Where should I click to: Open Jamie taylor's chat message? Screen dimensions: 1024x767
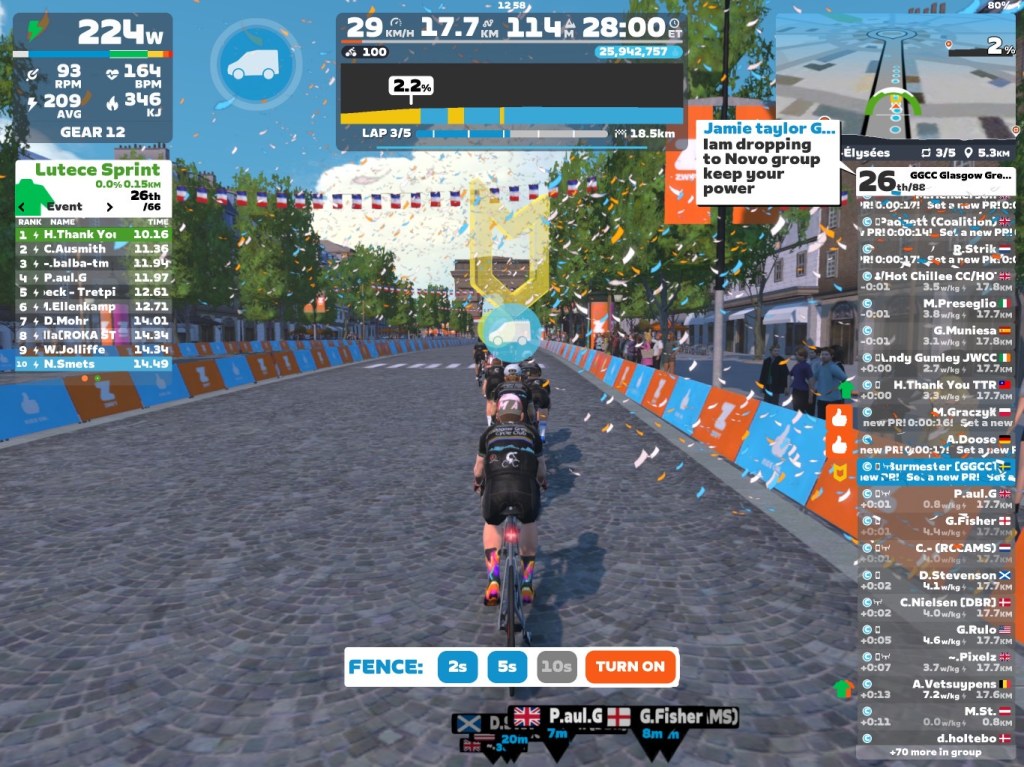pos(768,160)
